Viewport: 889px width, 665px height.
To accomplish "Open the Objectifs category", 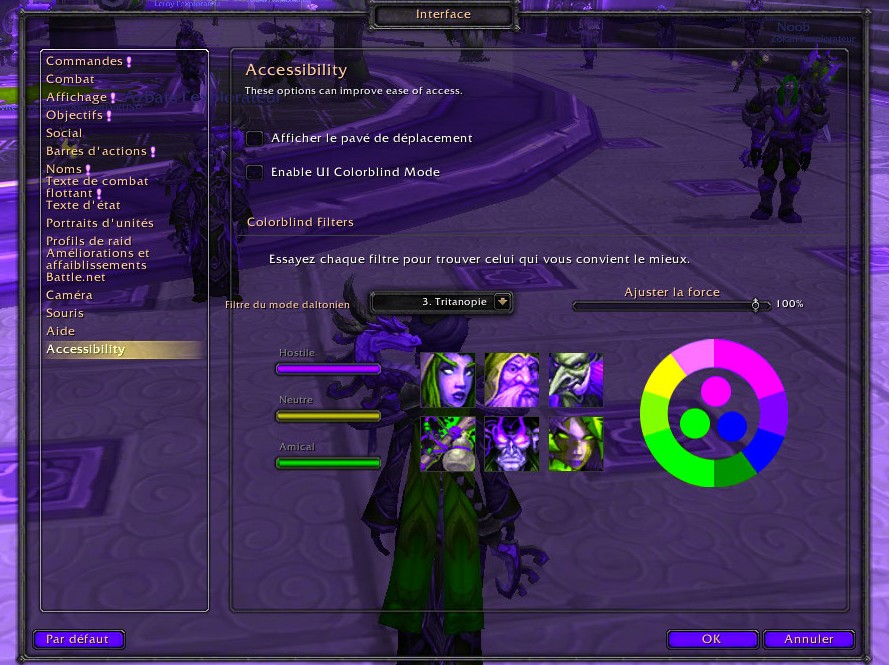I will [x=74, y=115].
